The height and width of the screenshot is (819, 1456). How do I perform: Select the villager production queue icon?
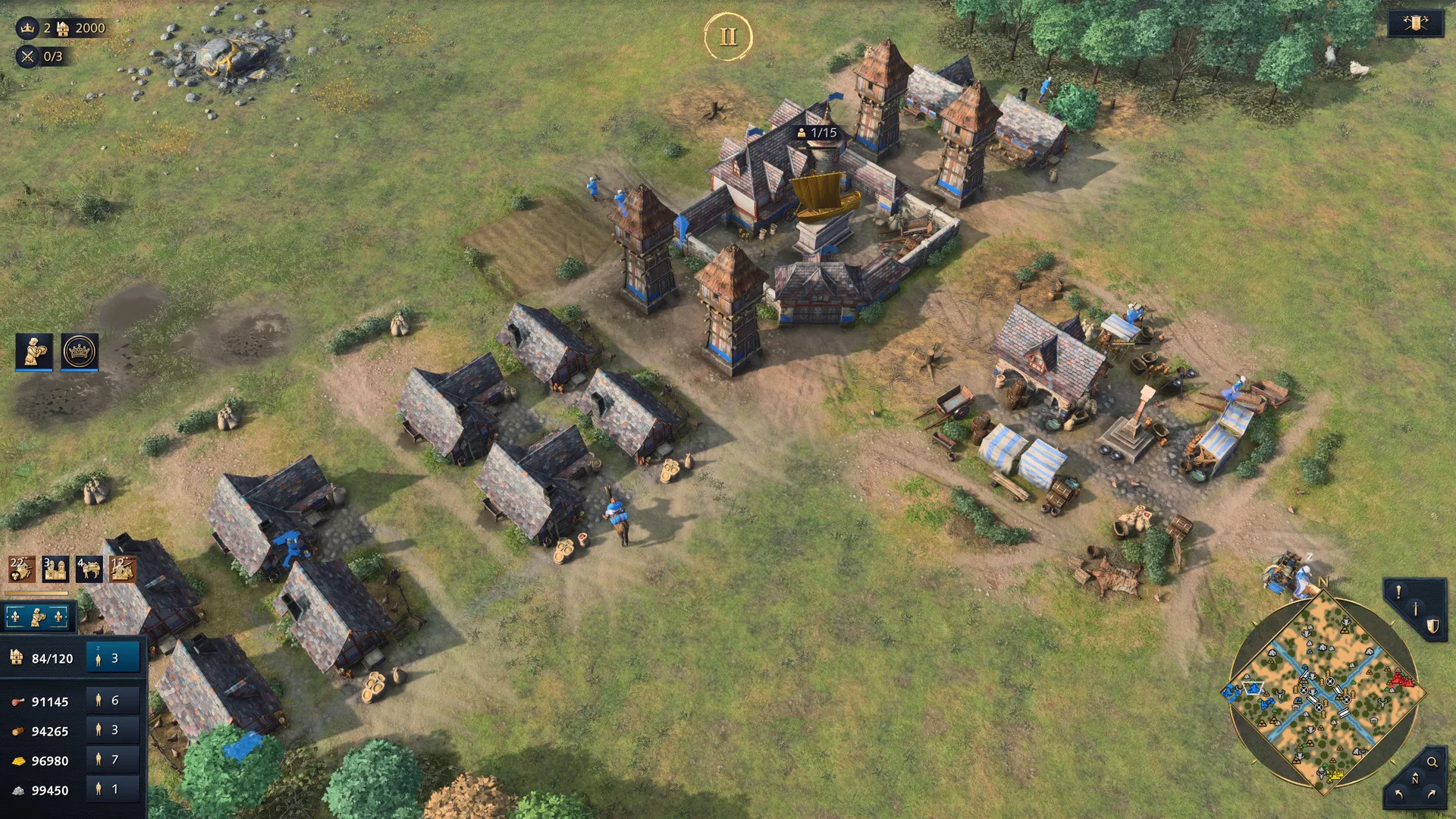pyautogui.click(x=34, y=352)
